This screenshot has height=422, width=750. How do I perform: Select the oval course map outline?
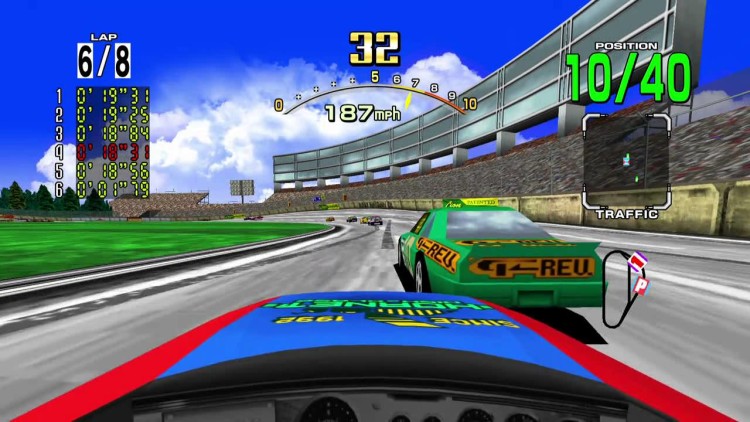click(x=623, y=289)
